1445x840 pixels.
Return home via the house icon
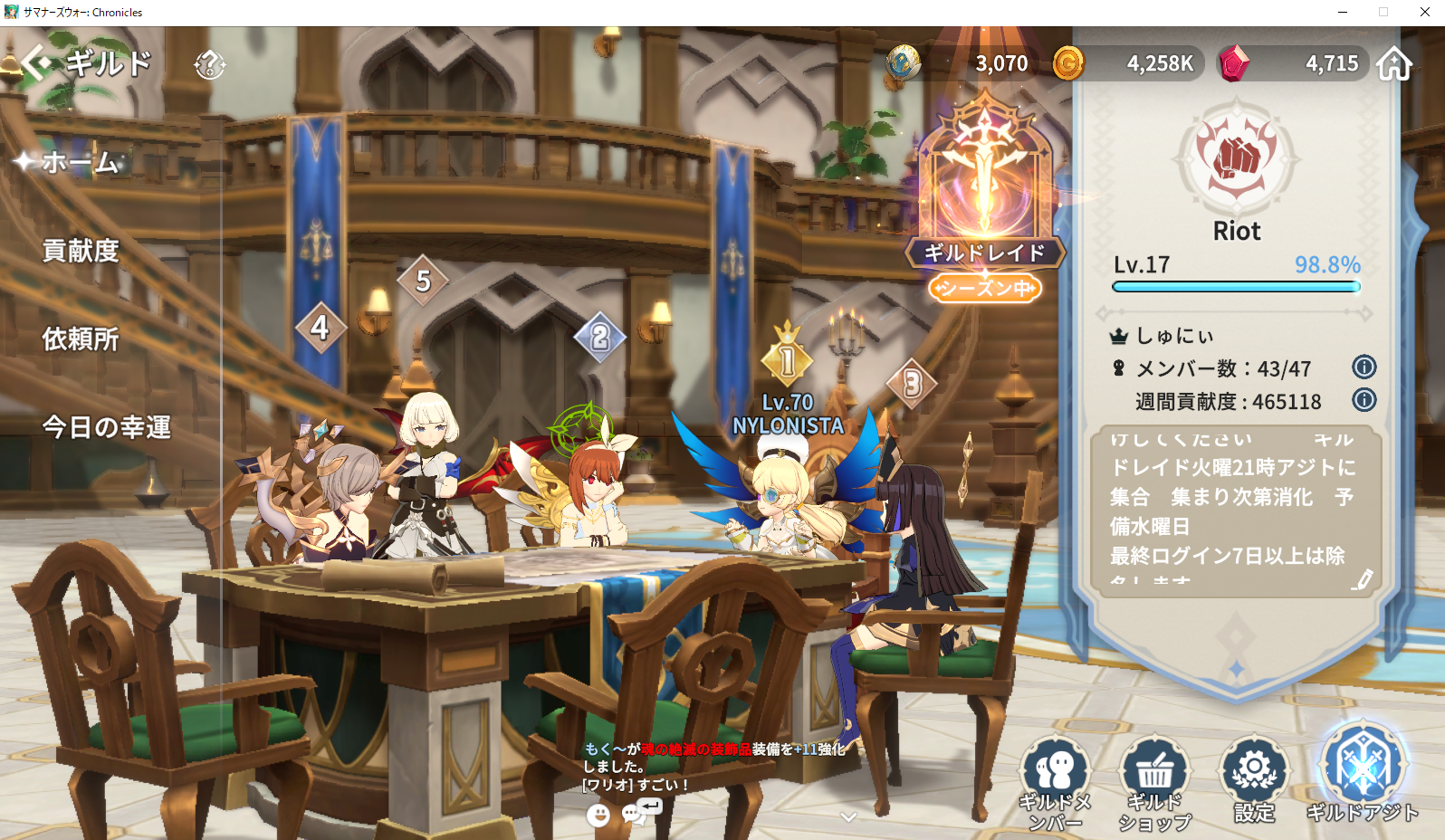1394,63
